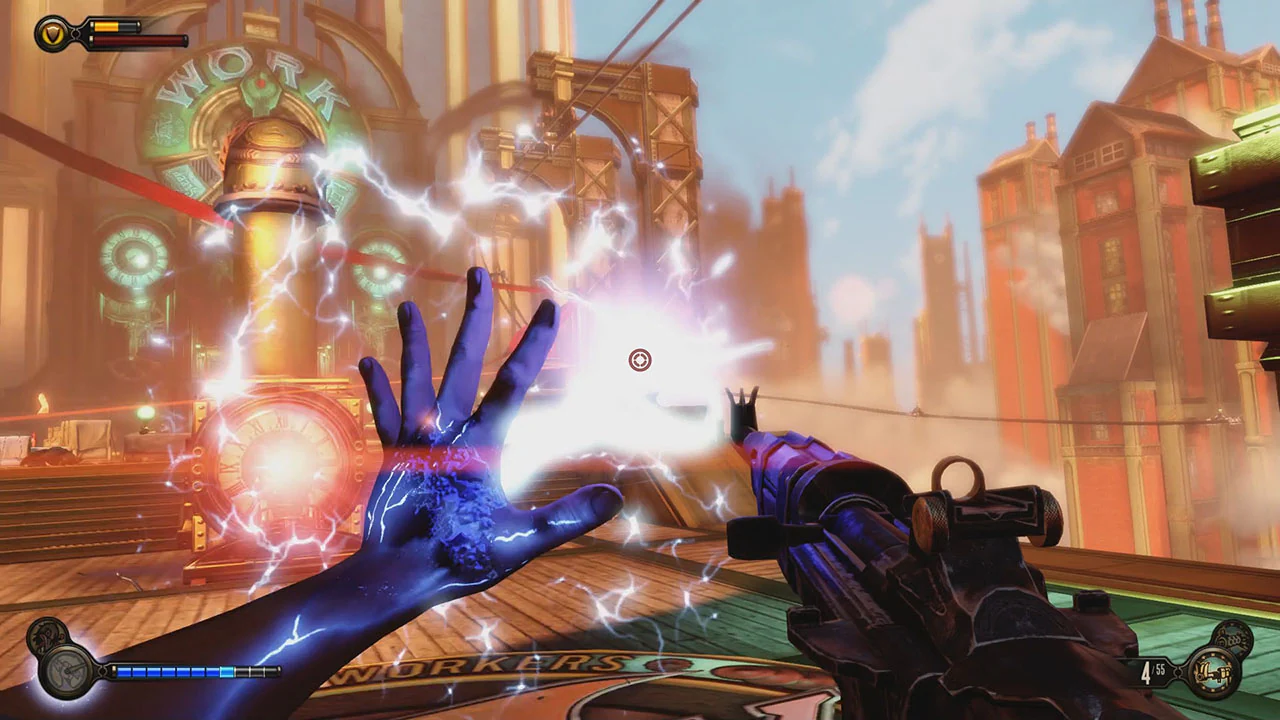
Task: Click the 4/55 ammo count label
Action: (1153, 672)
